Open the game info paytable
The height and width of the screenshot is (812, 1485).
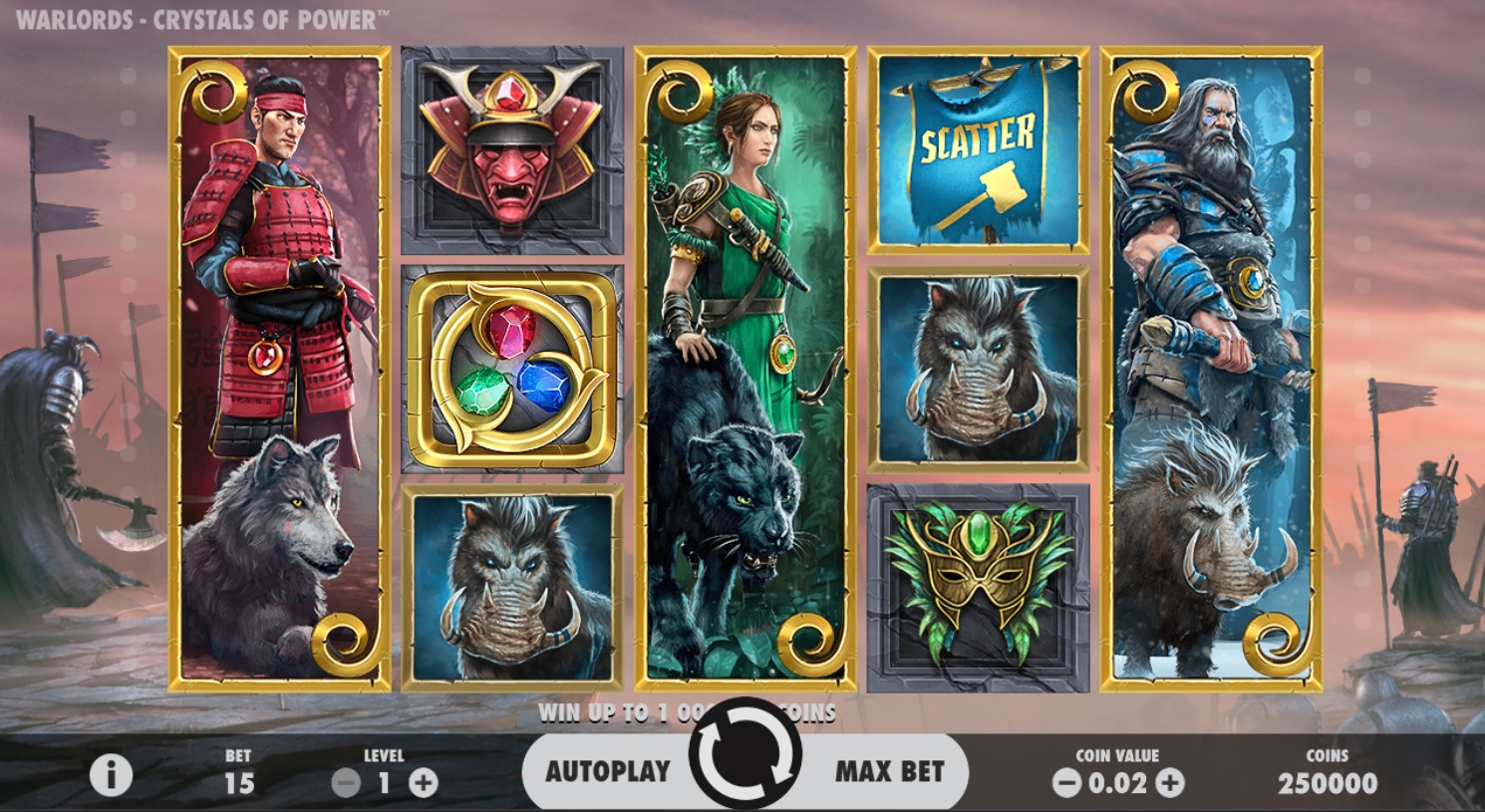[x=111, y=774]
